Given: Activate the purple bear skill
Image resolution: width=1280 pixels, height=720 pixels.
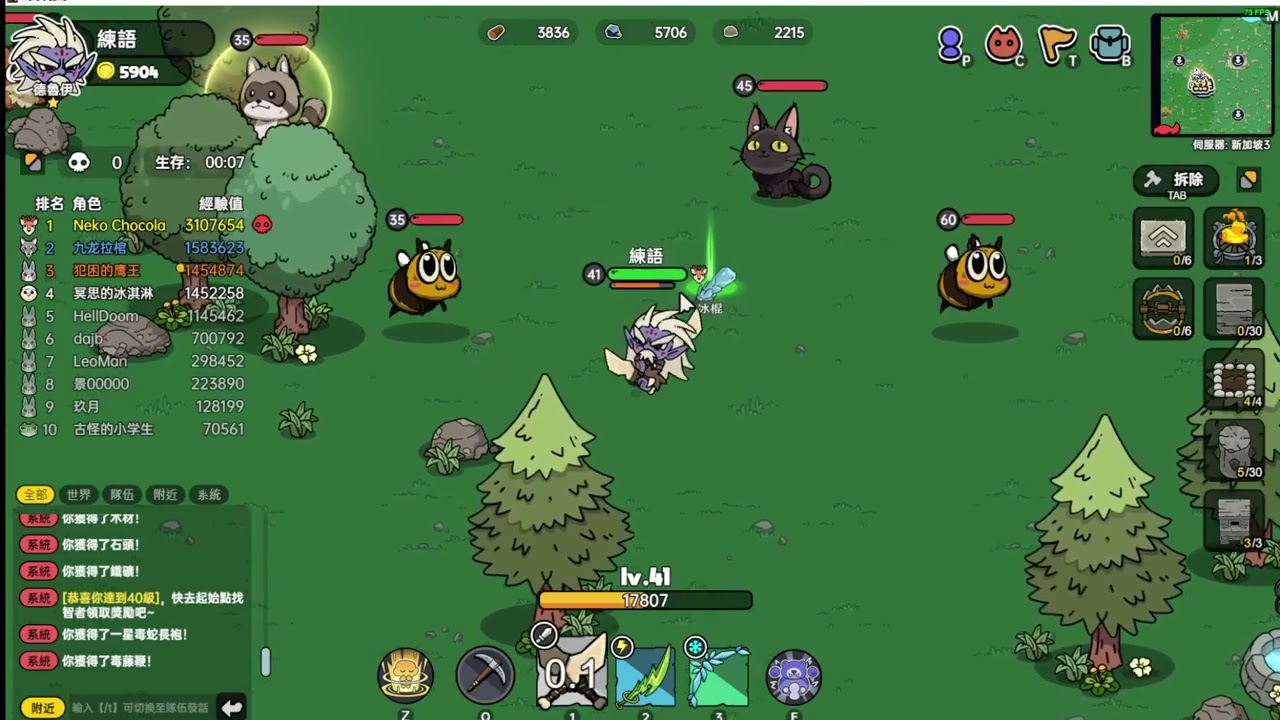Looking at the screenshot, I should tap(794, 676).
